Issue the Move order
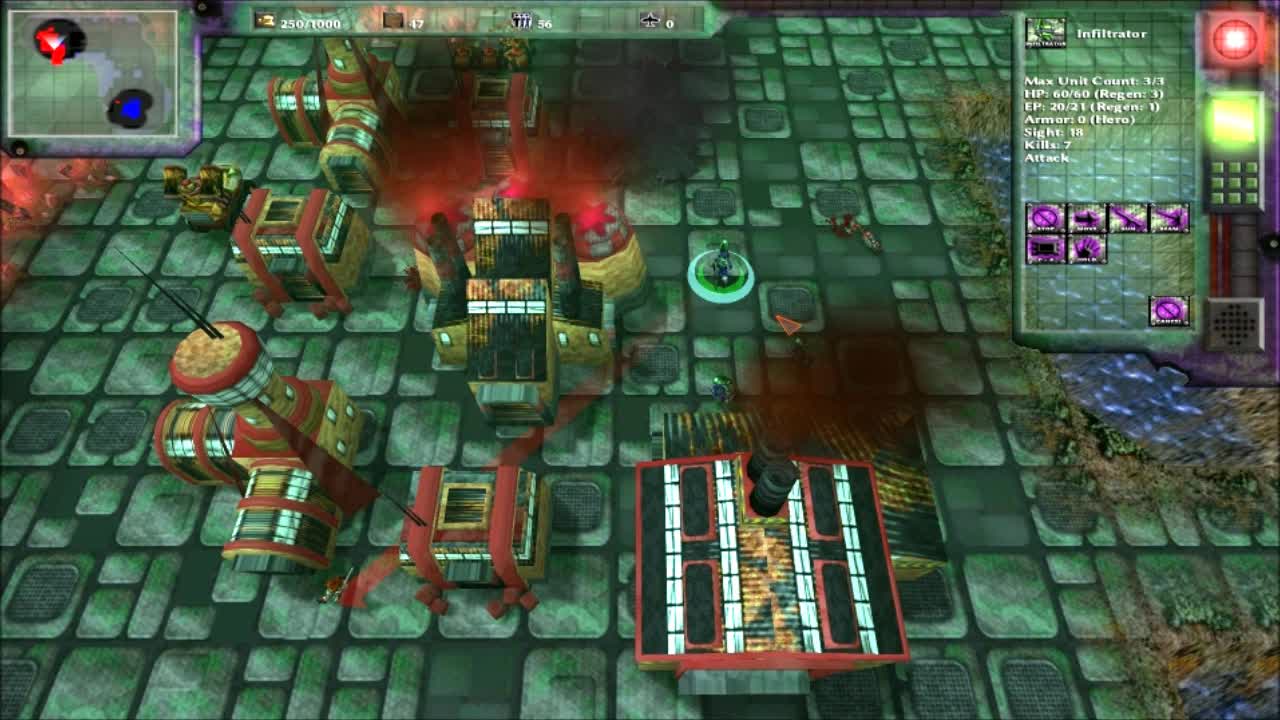Image resolution: width=1280 pixels, height=720 pixels. coord(1086,218)
